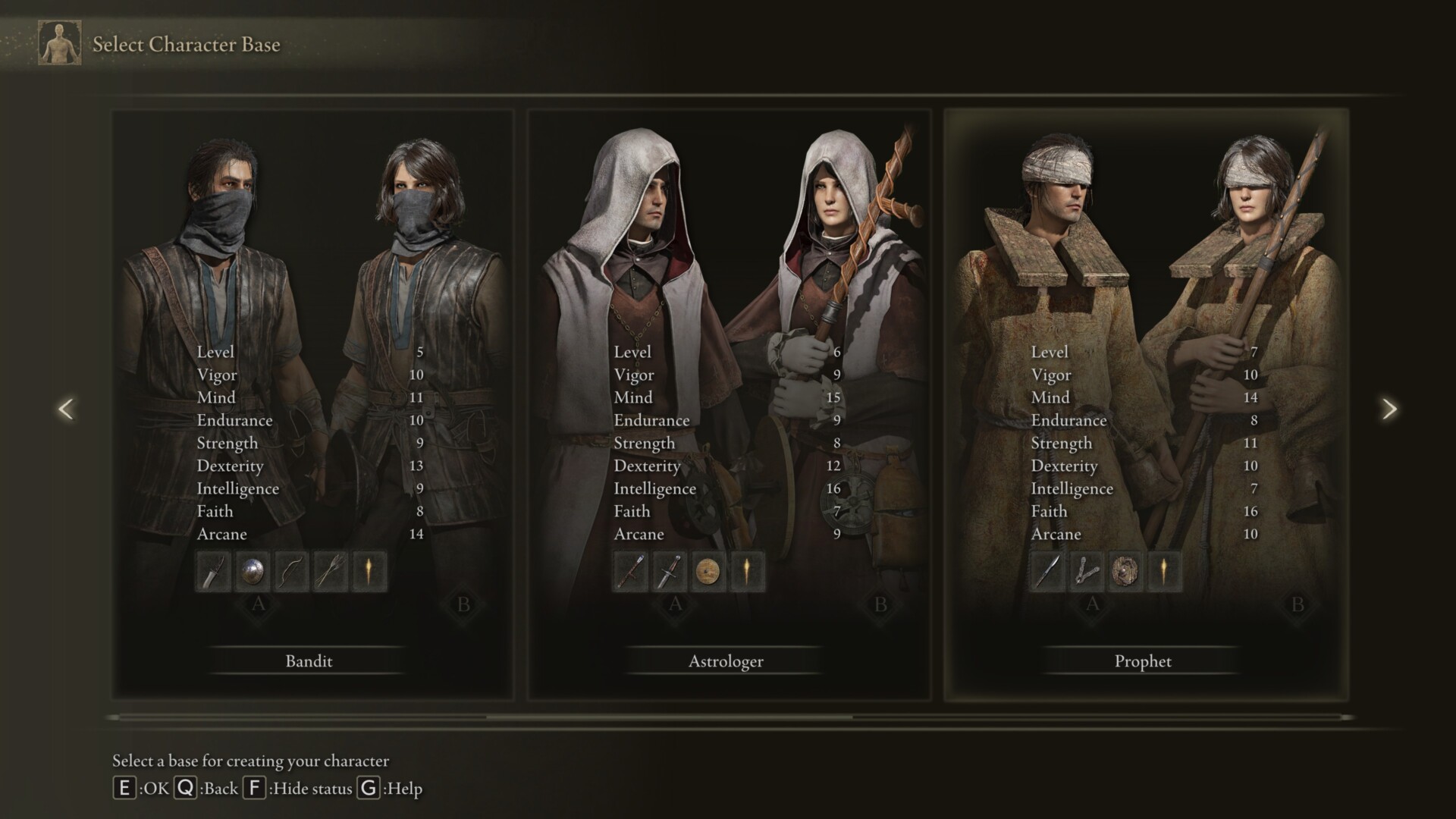Choose the Astrologer character base
Viewport: 1456px width, 819px height.
pyautogui.click(x=726, y=661)
